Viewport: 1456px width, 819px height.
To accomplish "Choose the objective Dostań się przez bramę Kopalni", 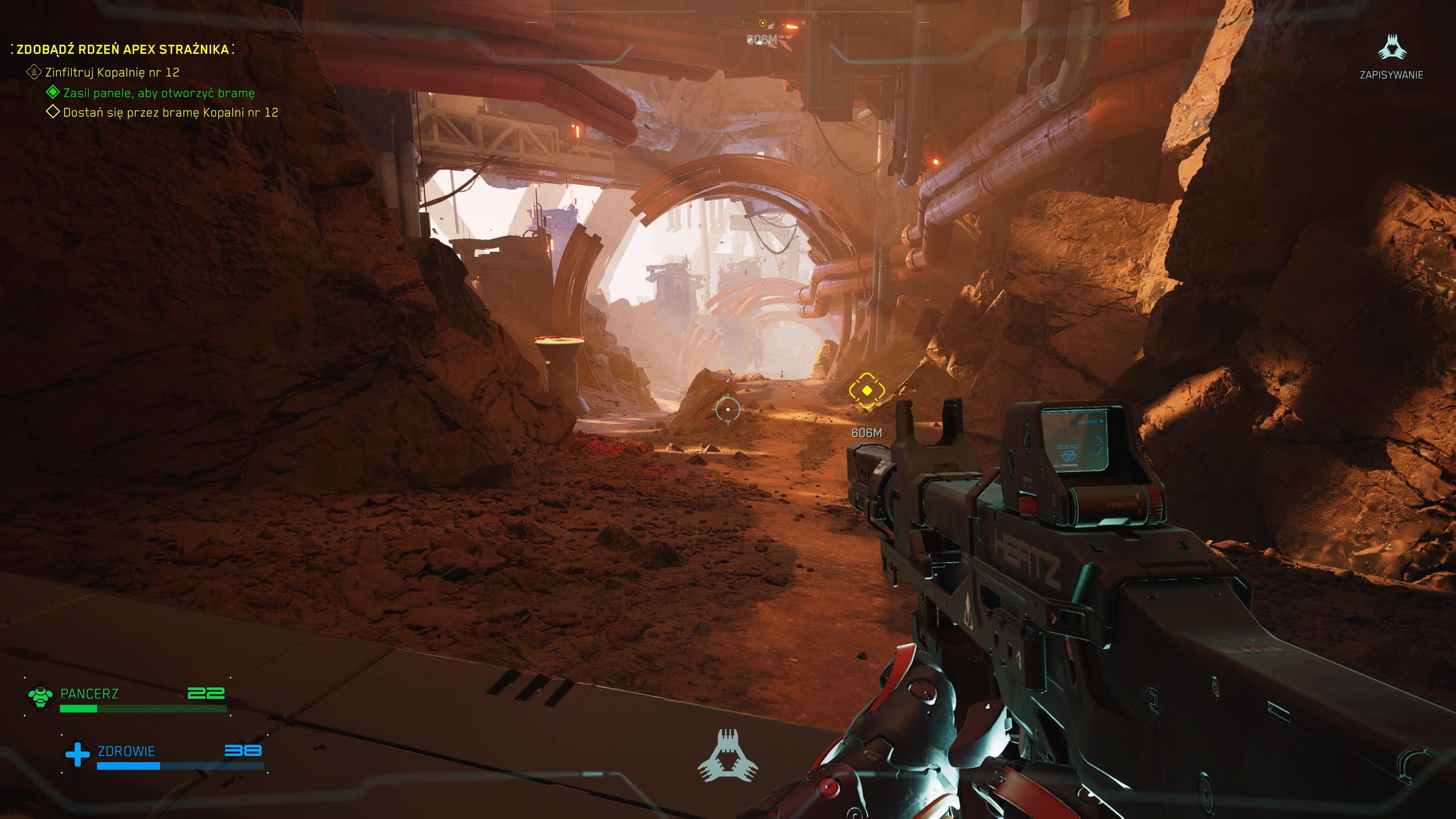I will (170, 113).
